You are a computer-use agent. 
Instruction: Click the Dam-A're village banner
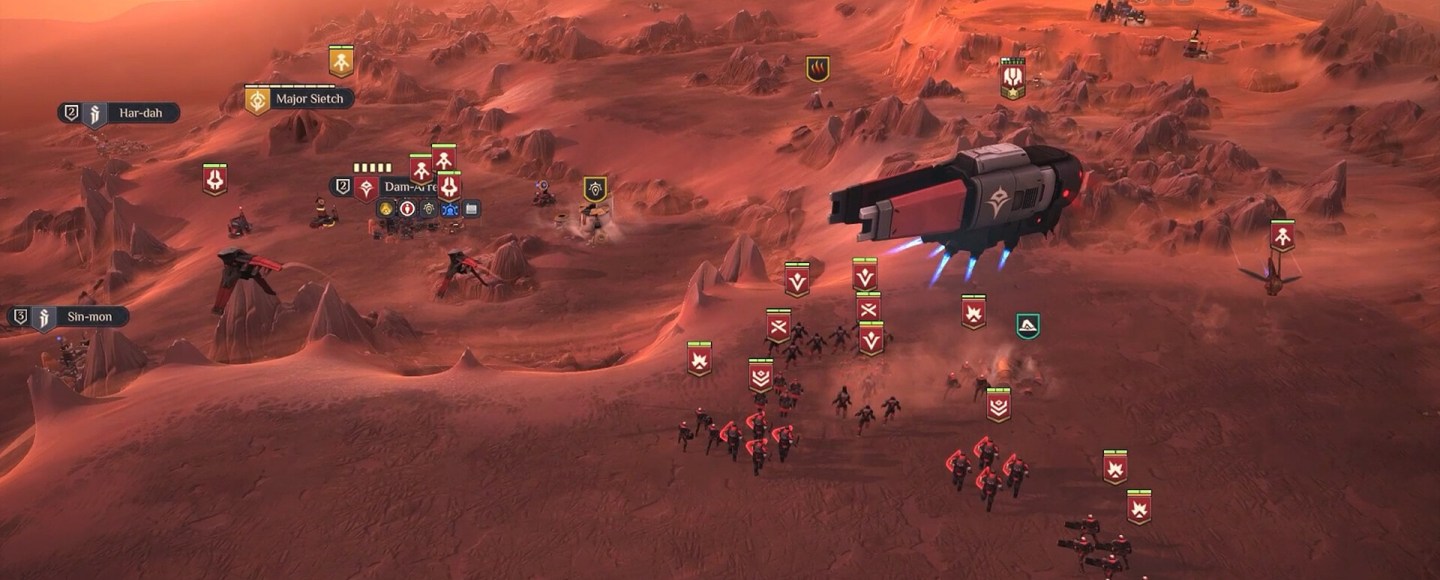pos(366,187)
